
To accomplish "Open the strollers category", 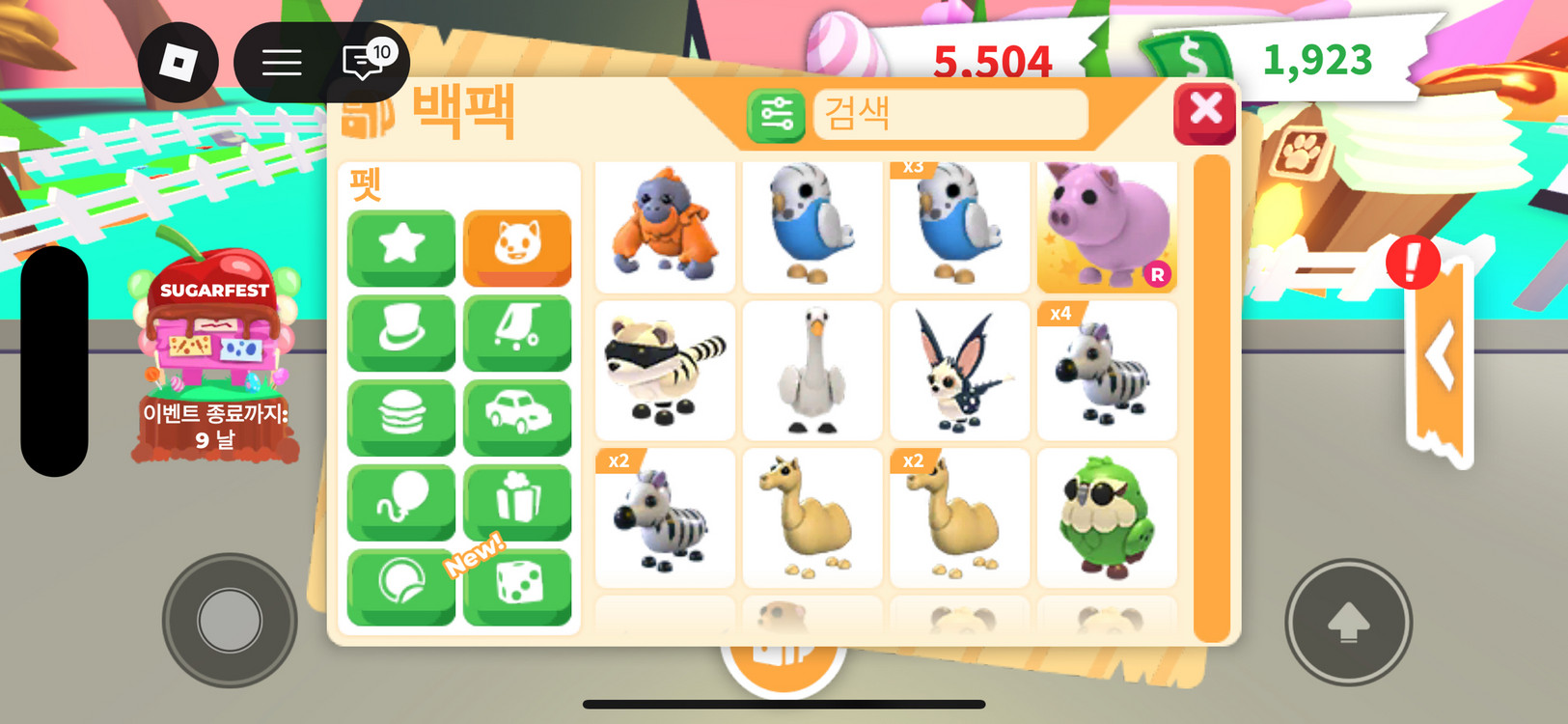I will click(x=517, y=333).
